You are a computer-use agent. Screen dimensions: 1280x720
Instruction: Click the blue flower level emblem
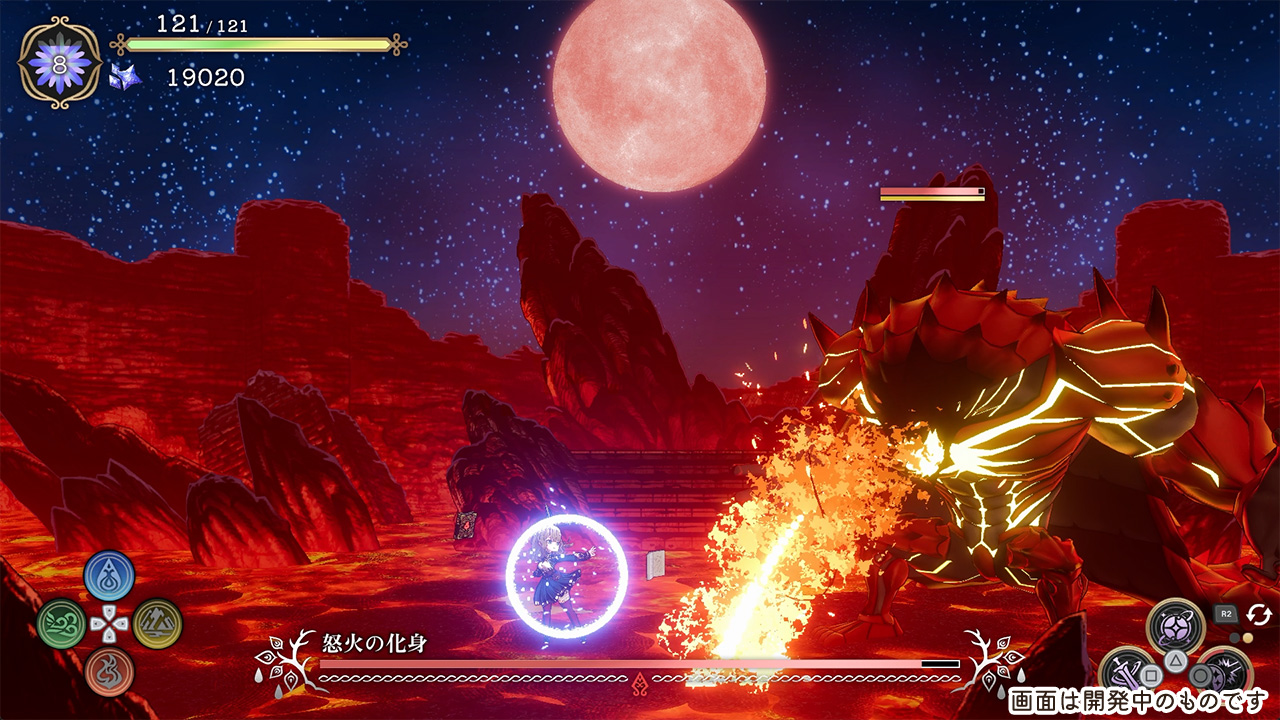(x=59, y=63)
